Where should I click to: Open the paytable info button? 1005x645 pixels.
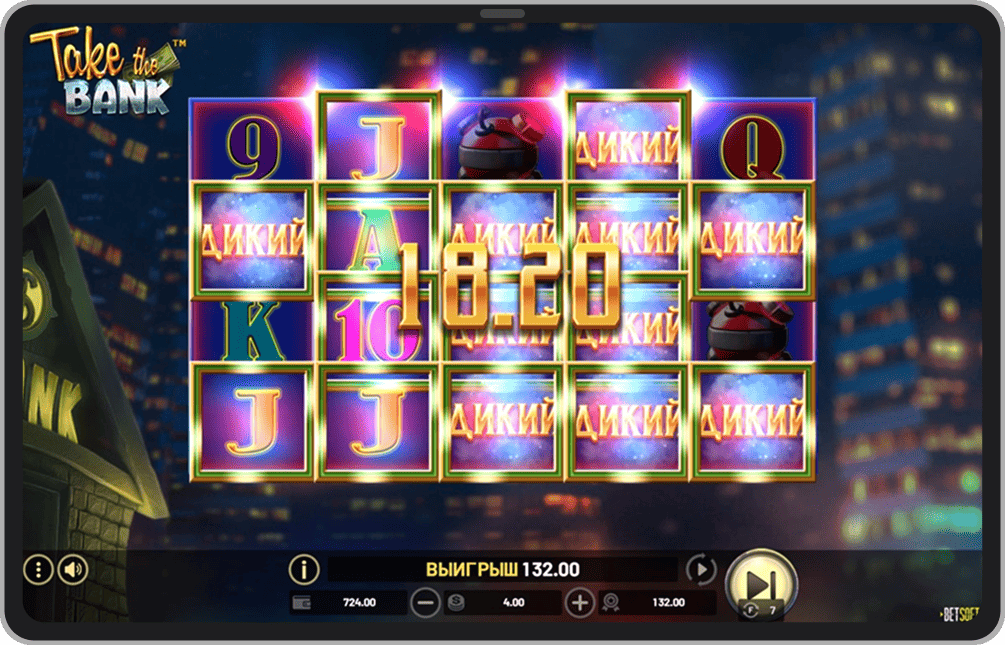tap(304, 570)
